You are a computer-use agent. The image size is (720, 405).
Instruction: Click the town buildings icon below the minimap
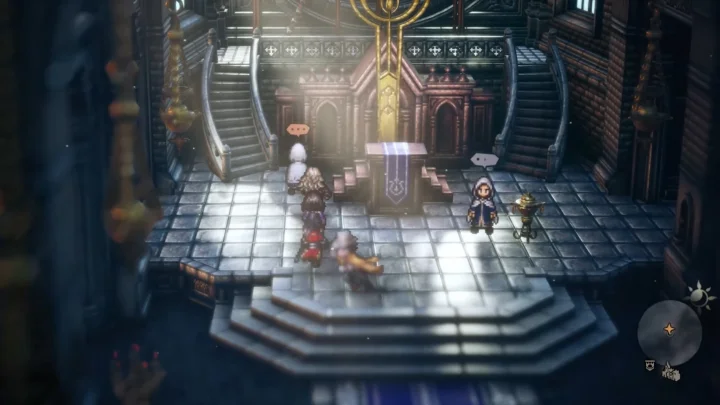(x=668, y=375)
